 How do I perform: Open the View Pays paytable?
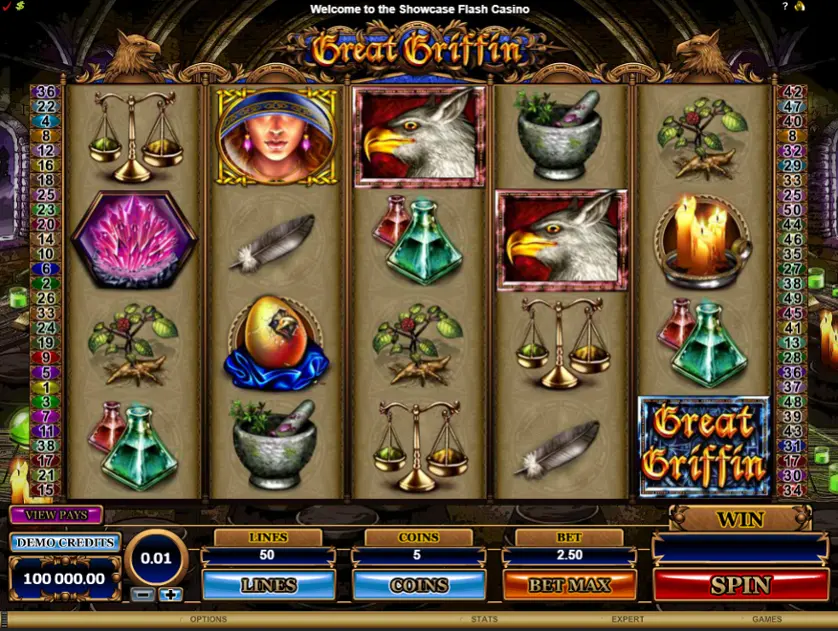click(x=56, y=515)
